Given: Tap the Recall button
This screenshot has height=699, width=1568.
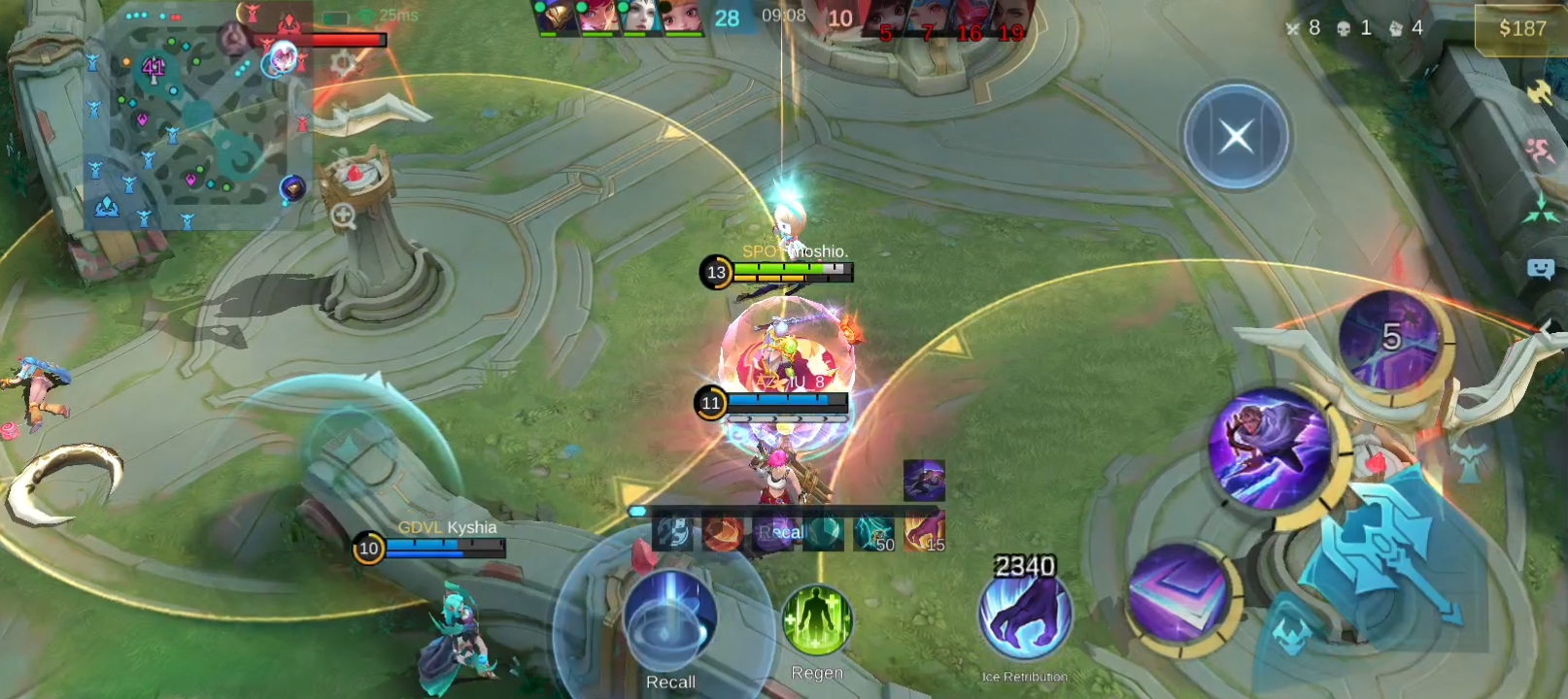Looking at the screenshot, I should click(x=669, y=623).
